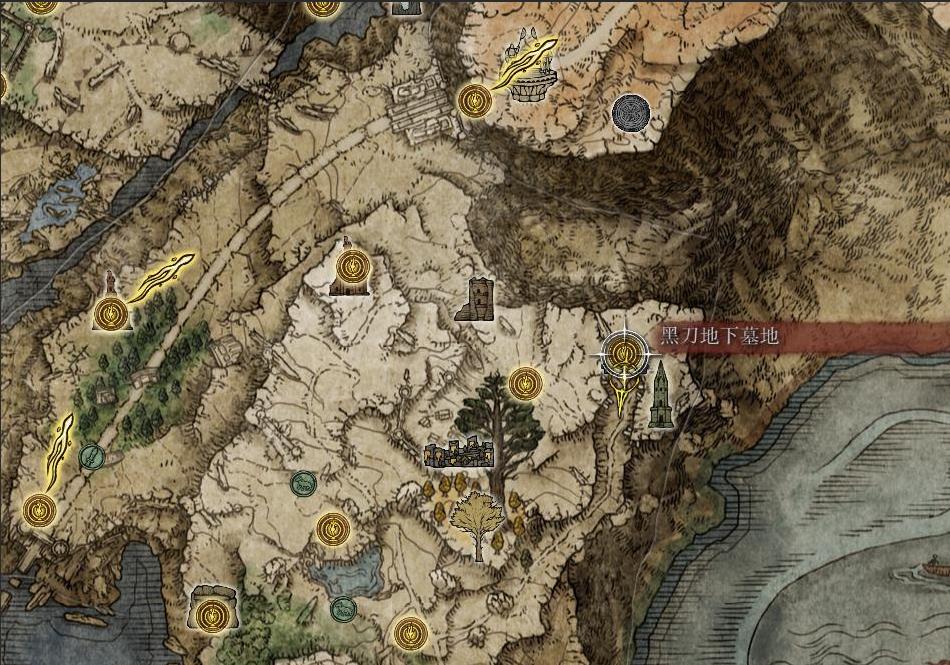Select the grace inside the cave entrance icon
950x665 pixels.
pyautogui.click(x=209, y=613)
